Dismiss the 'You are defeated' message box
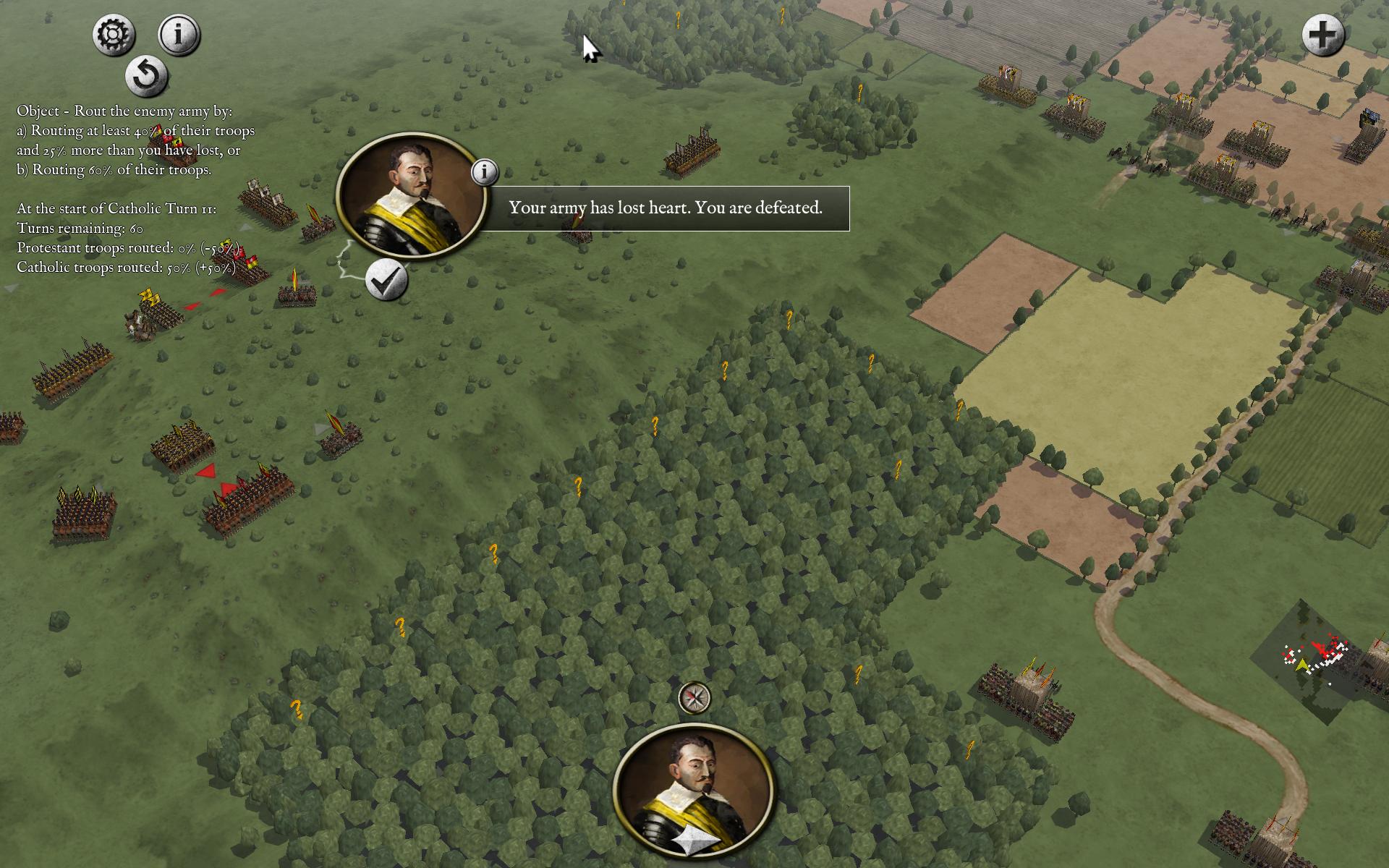The image size is (1389, 868). point(665,208)
